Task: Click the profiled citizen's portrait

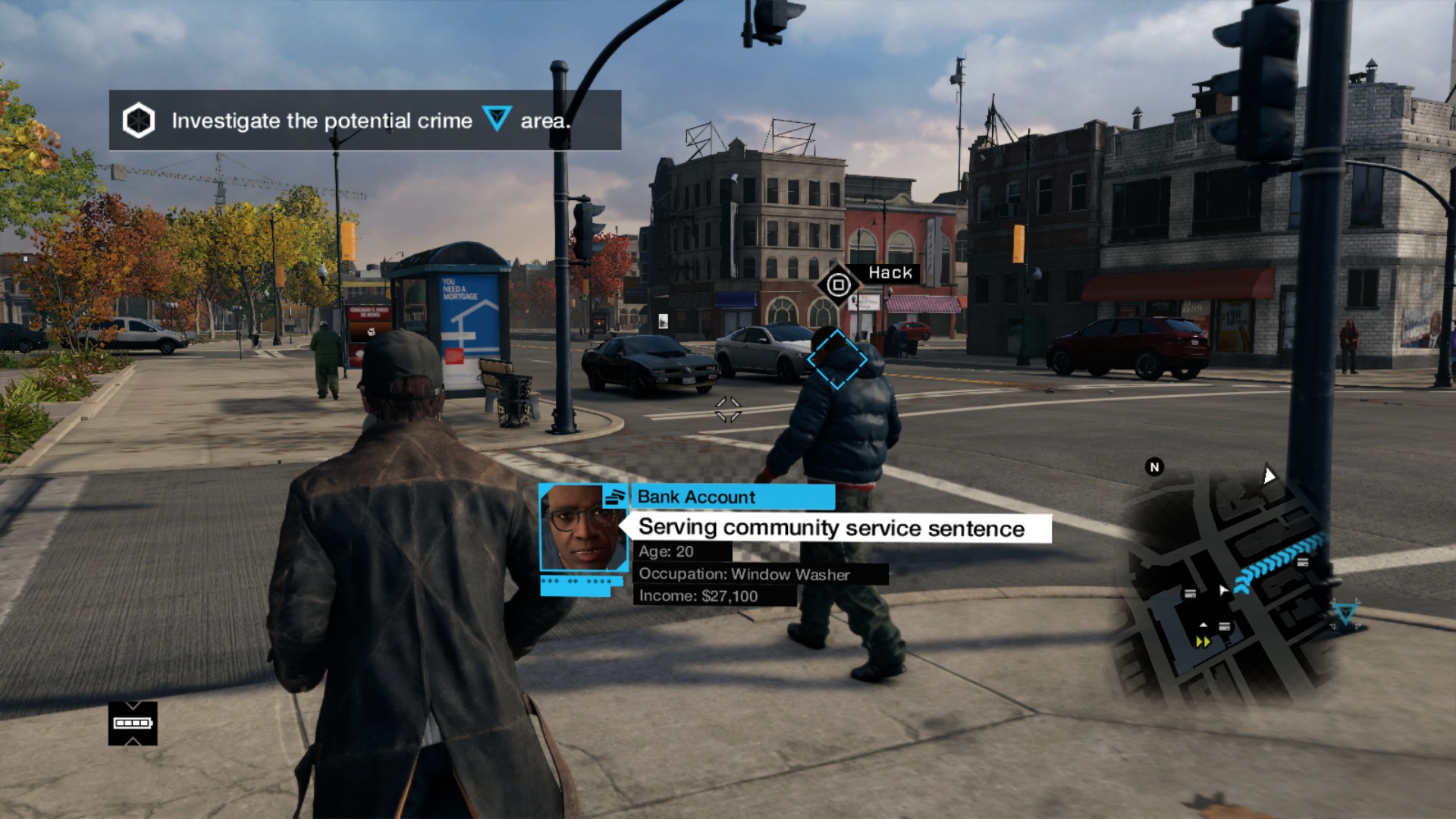Action: coord(582,528)
